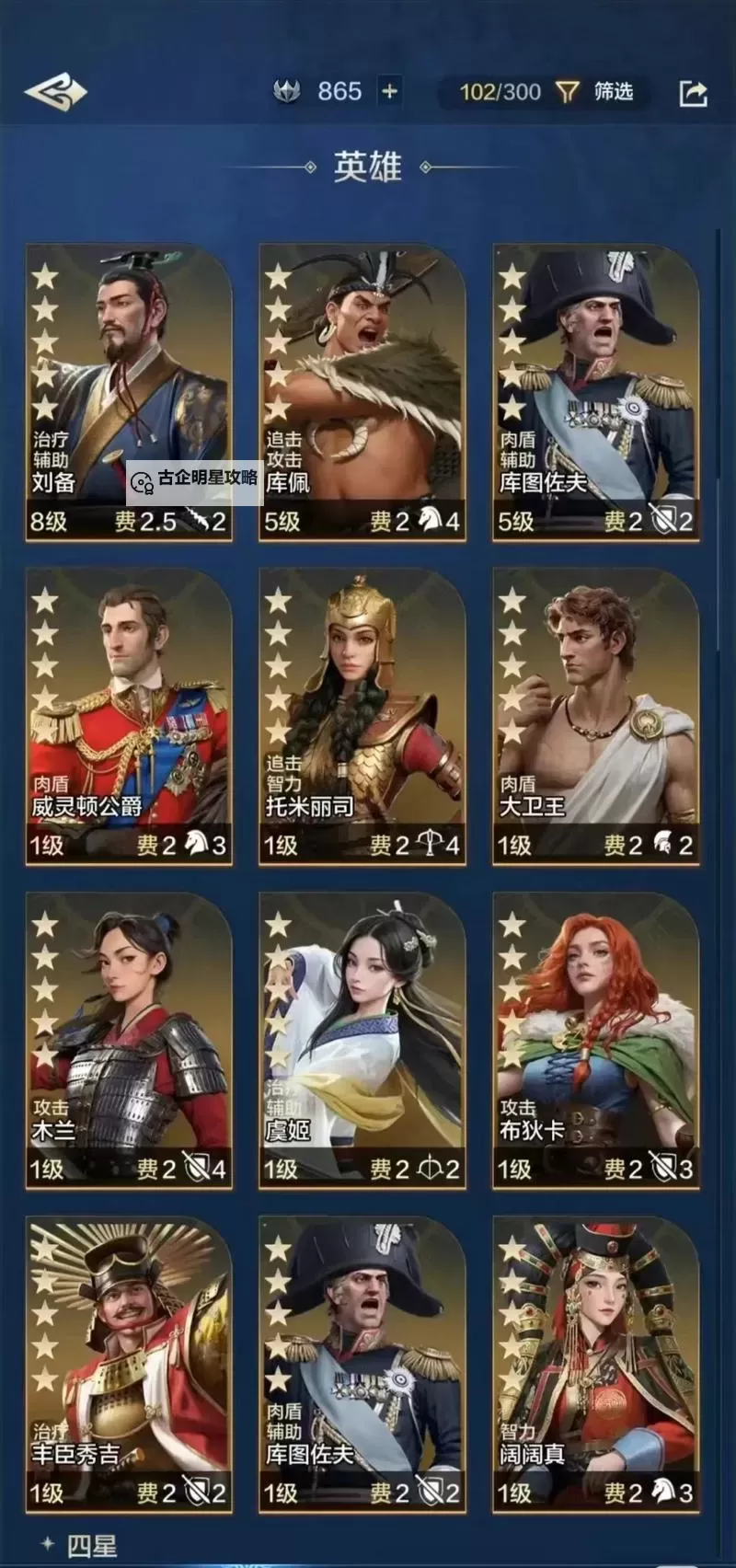Click the share icon in the top bar
This screenshot has height=1568, width=736.
693,93
